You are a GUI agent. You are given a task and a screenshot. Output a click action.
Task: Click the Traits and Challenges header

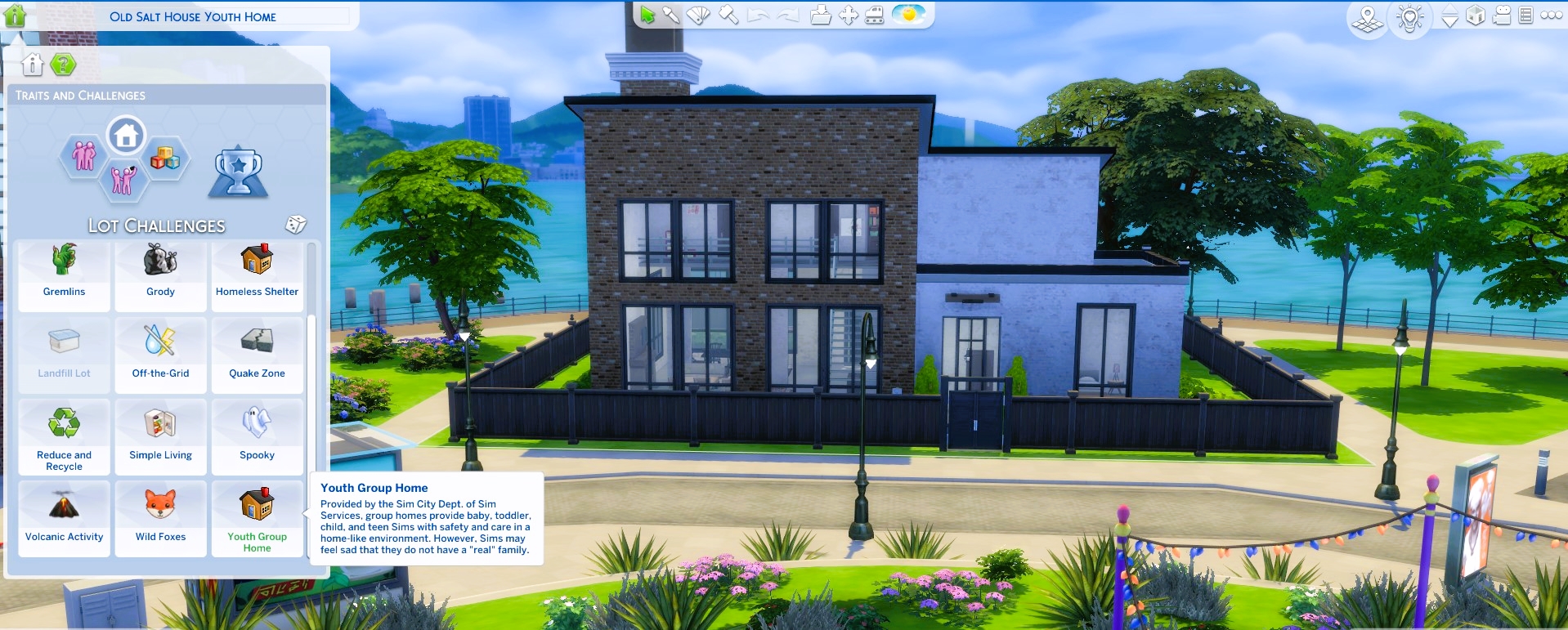point(80,95)
